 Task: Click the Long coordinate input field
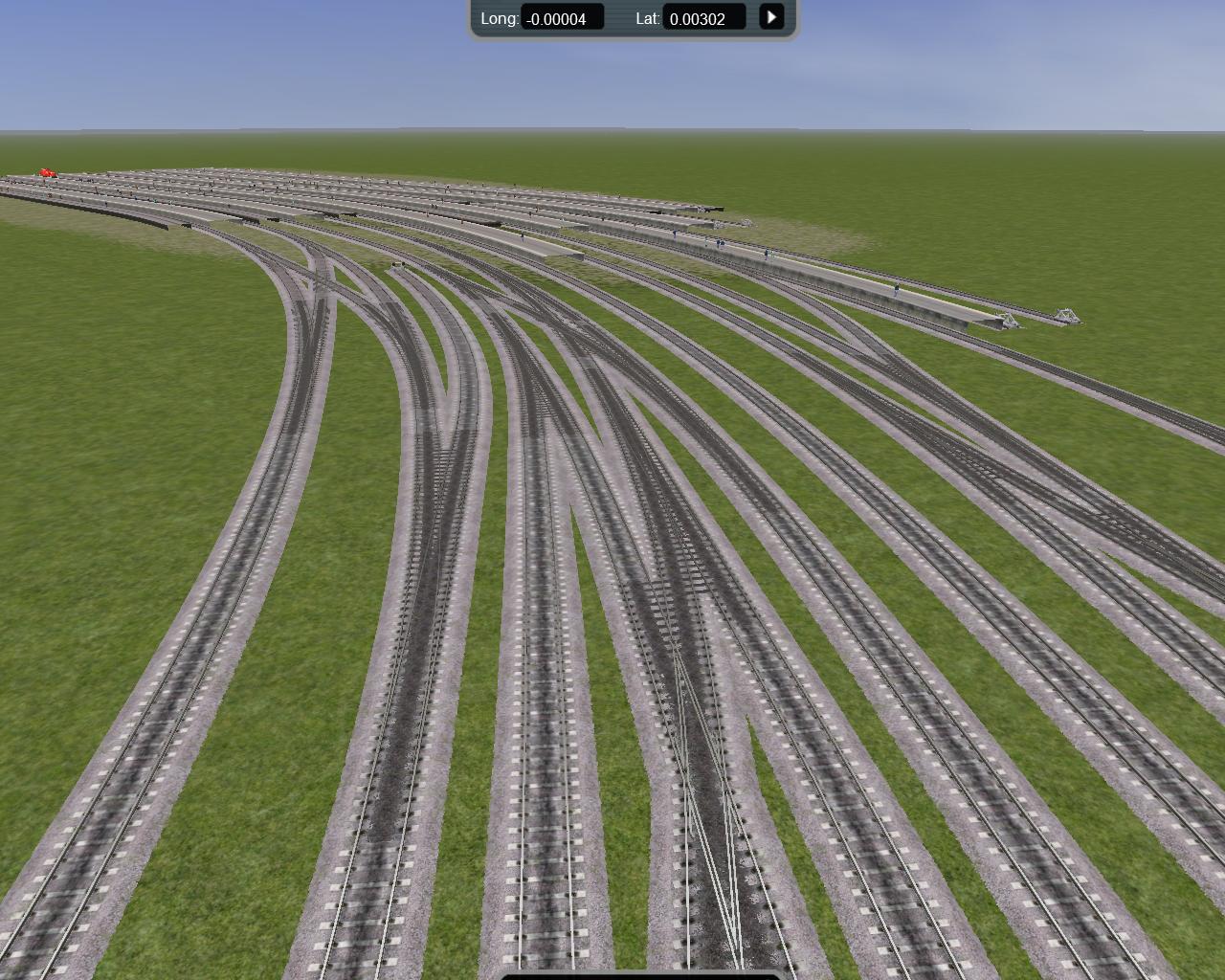click(x=562, y=18)
